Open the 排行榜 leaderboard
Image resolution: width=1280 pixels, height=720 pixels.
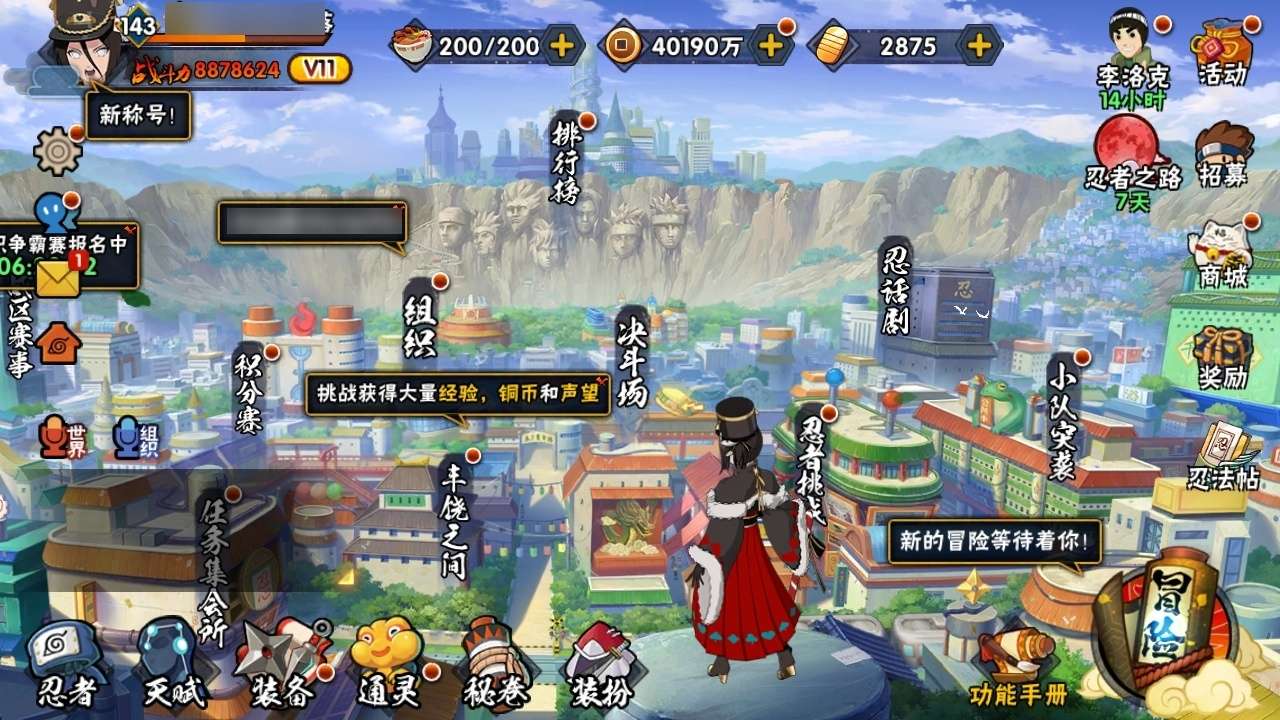pyautogui.click(x=566, y=162)
